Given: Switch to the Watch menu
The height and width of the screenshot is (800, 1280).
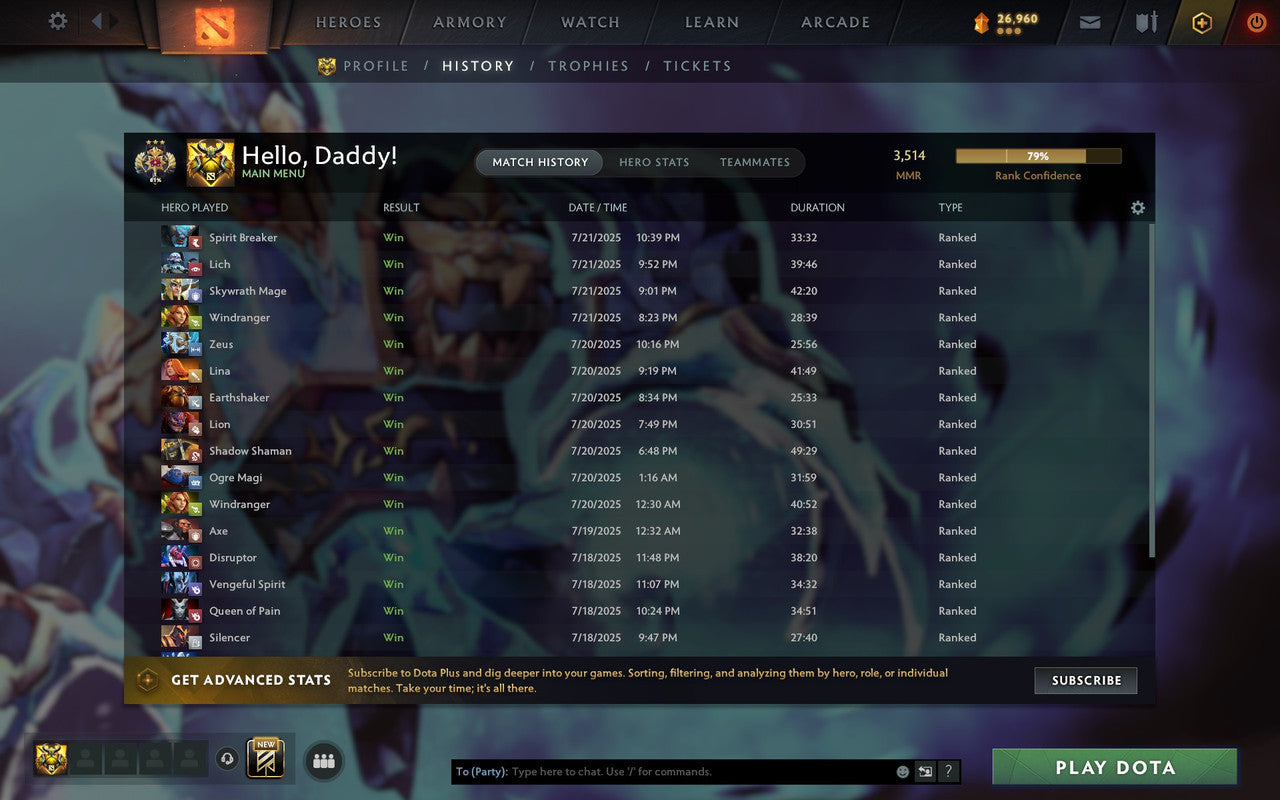Looking at the screenshot, I should coord(589,22).
